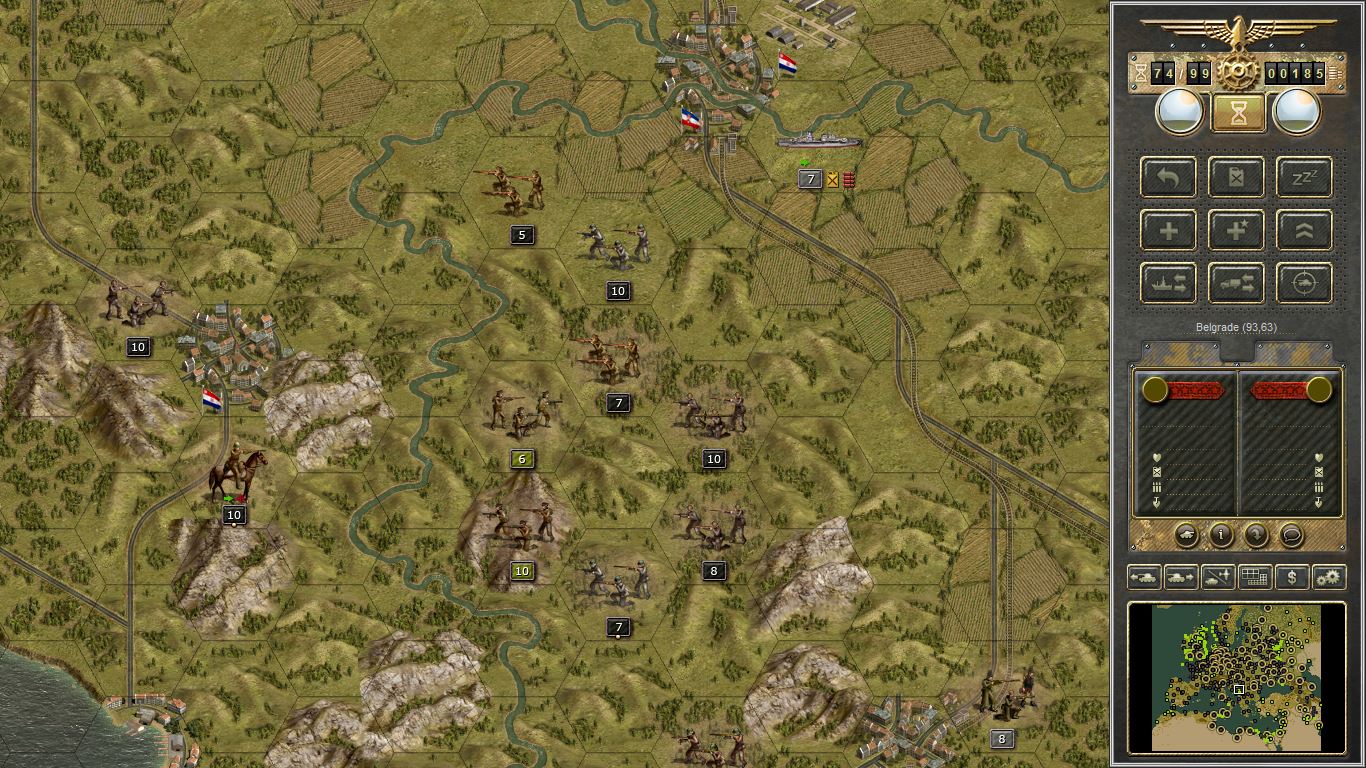The image size is (1366, 768).
Task: Reinforce the unit using the plus icon
Action: click(x=1168, y=230)
